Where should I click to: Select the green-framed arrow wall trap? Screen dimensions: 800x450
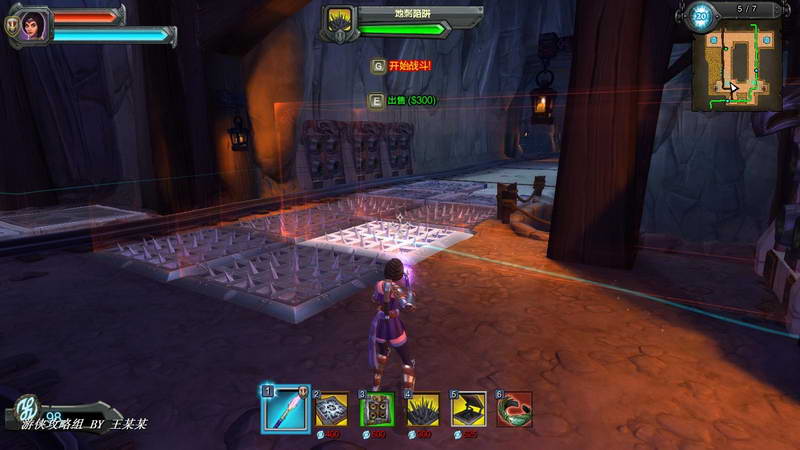[x=378, y=409]
